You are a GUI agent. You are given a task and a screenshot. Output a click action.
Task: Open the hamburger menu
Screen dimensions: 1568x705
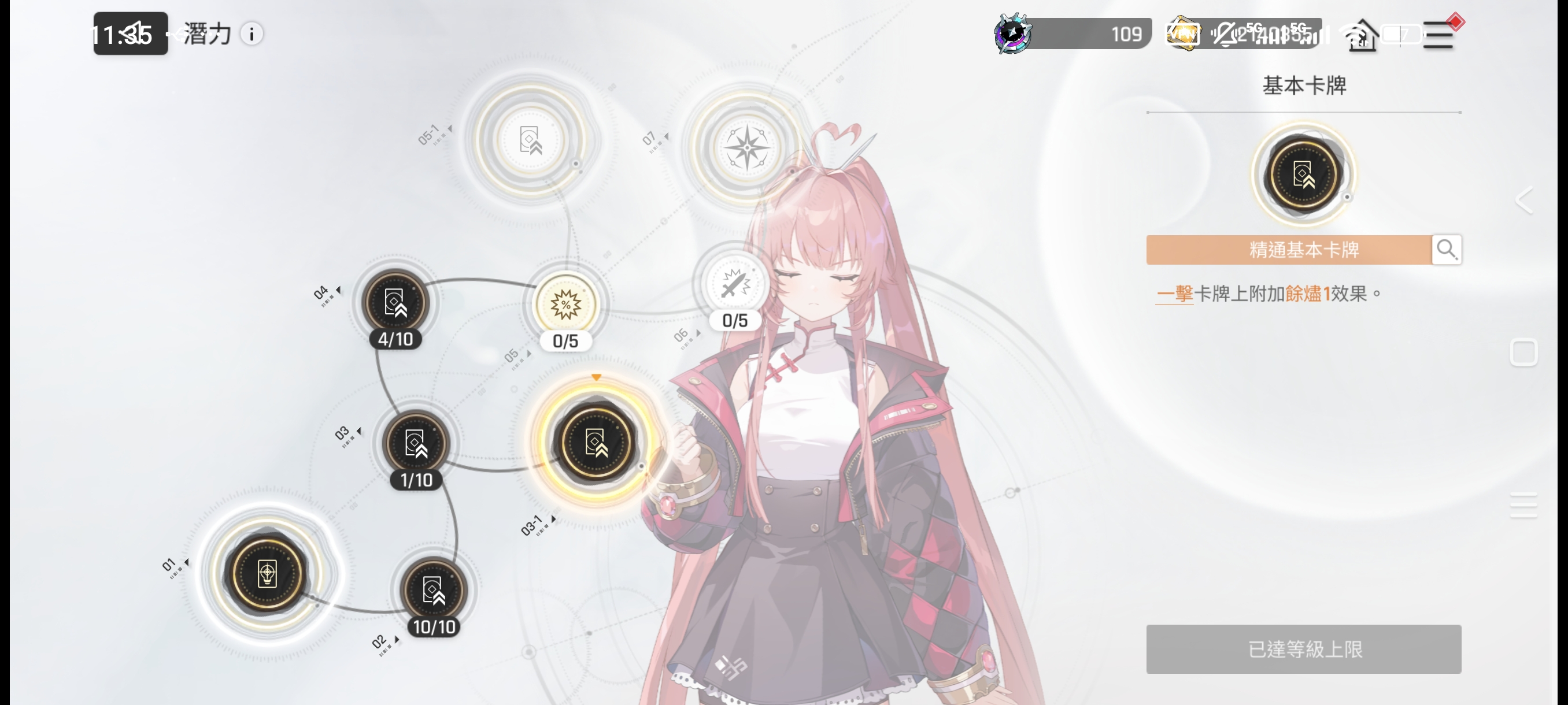pos(1439,35)
